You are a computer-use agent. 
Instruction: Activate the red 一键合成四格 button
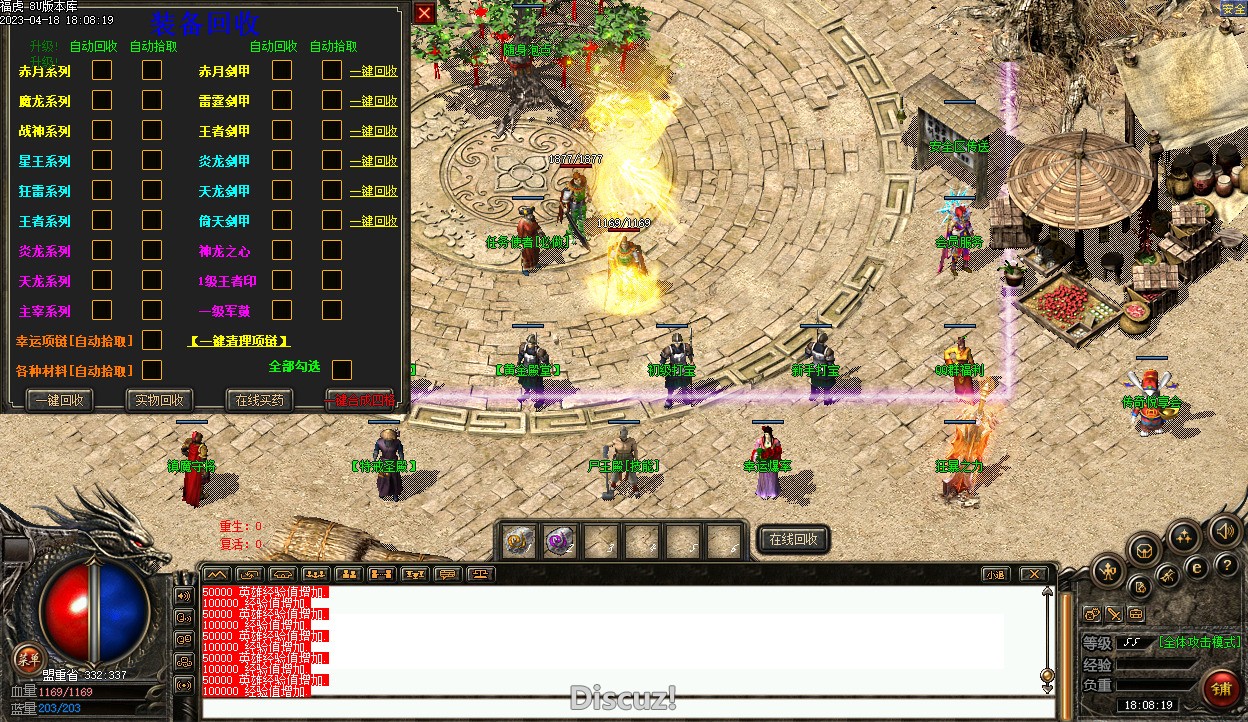359,400
